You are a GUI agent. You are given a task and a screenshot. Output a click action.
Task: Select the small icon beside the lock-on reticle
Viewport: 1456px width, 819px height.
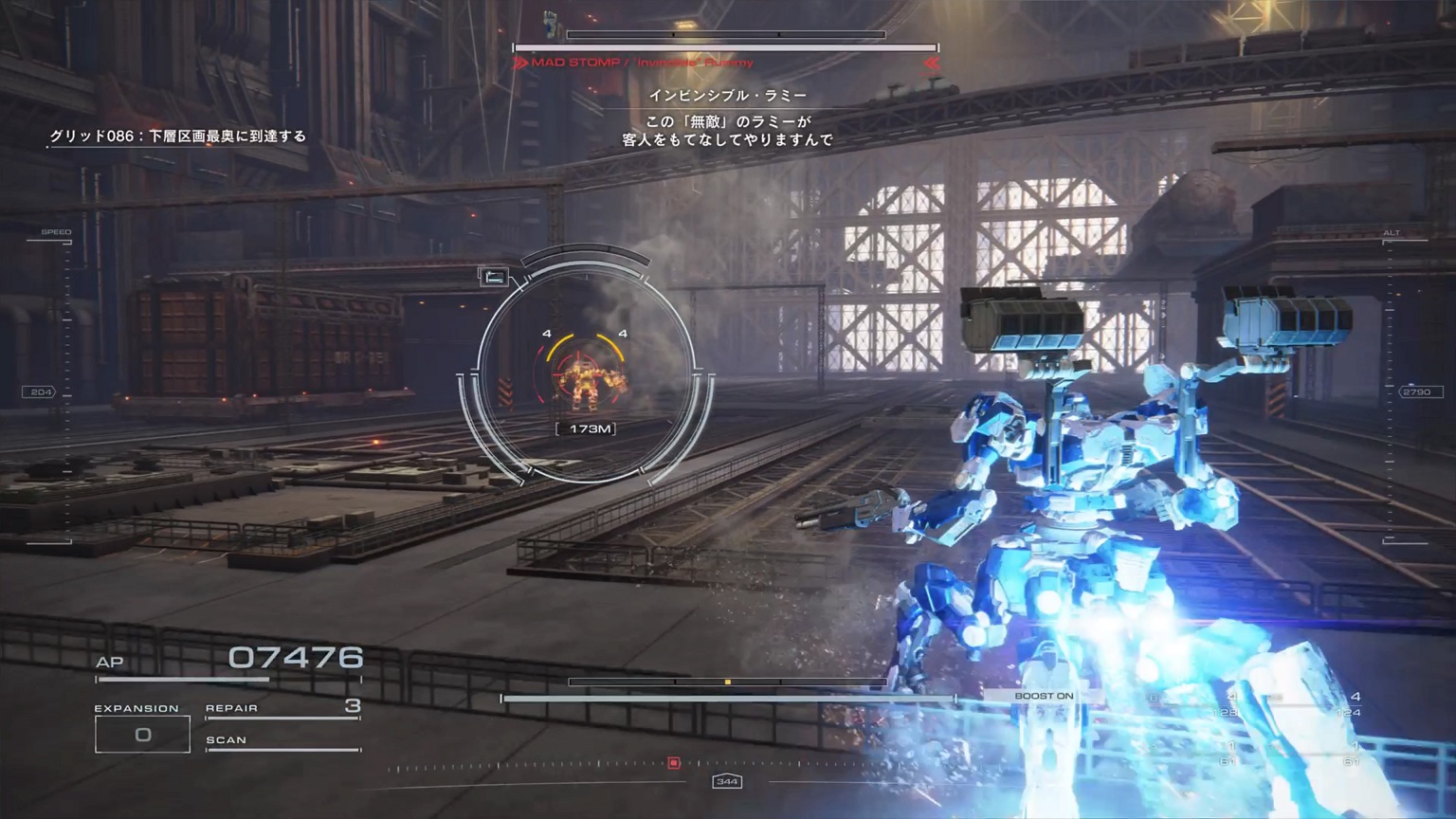(494, 277)
